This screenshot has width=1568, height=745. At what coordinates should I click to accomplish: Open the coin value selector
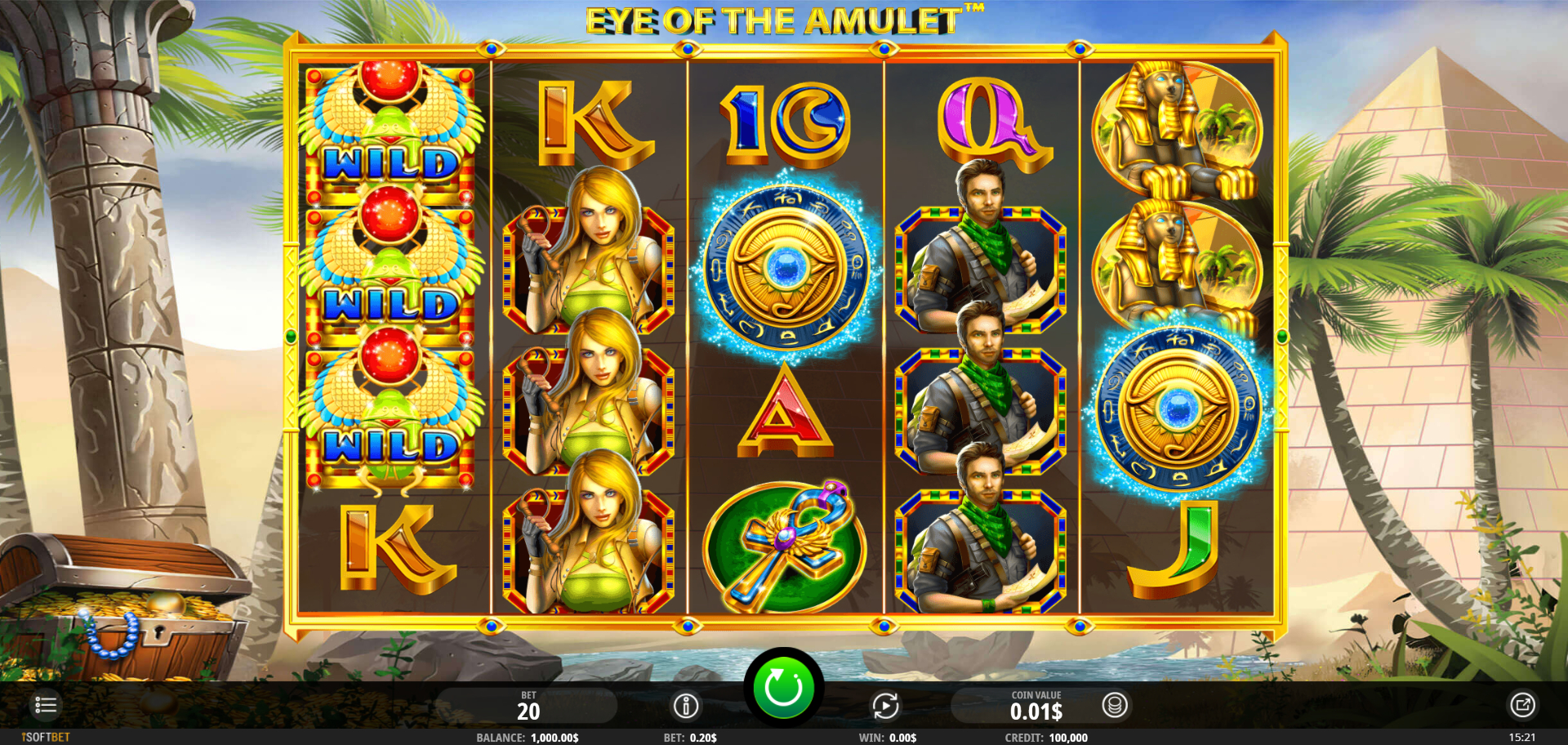pos(1115,705)
